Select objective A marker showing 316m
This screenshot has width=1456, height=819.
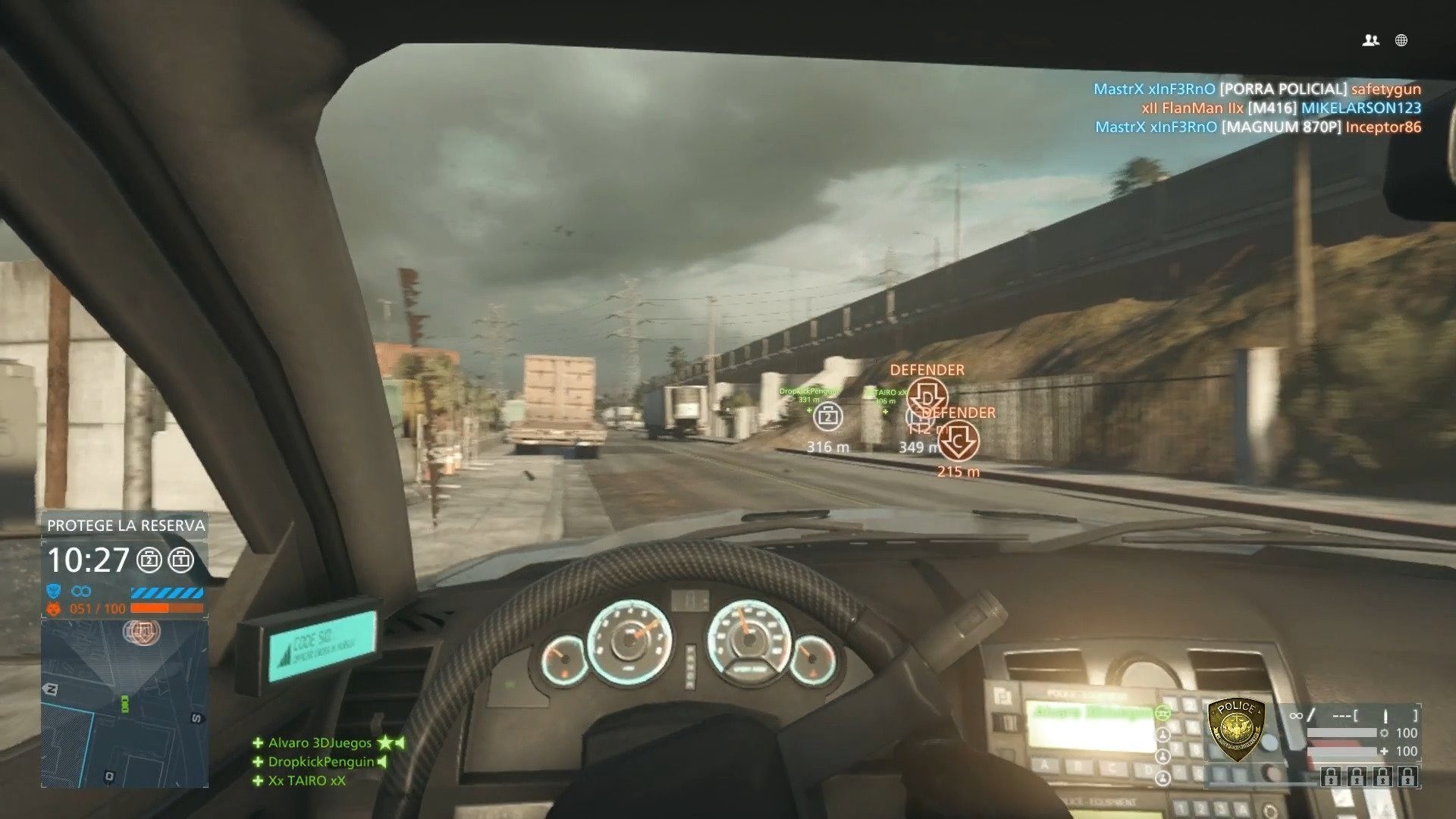tap(827, 416)
